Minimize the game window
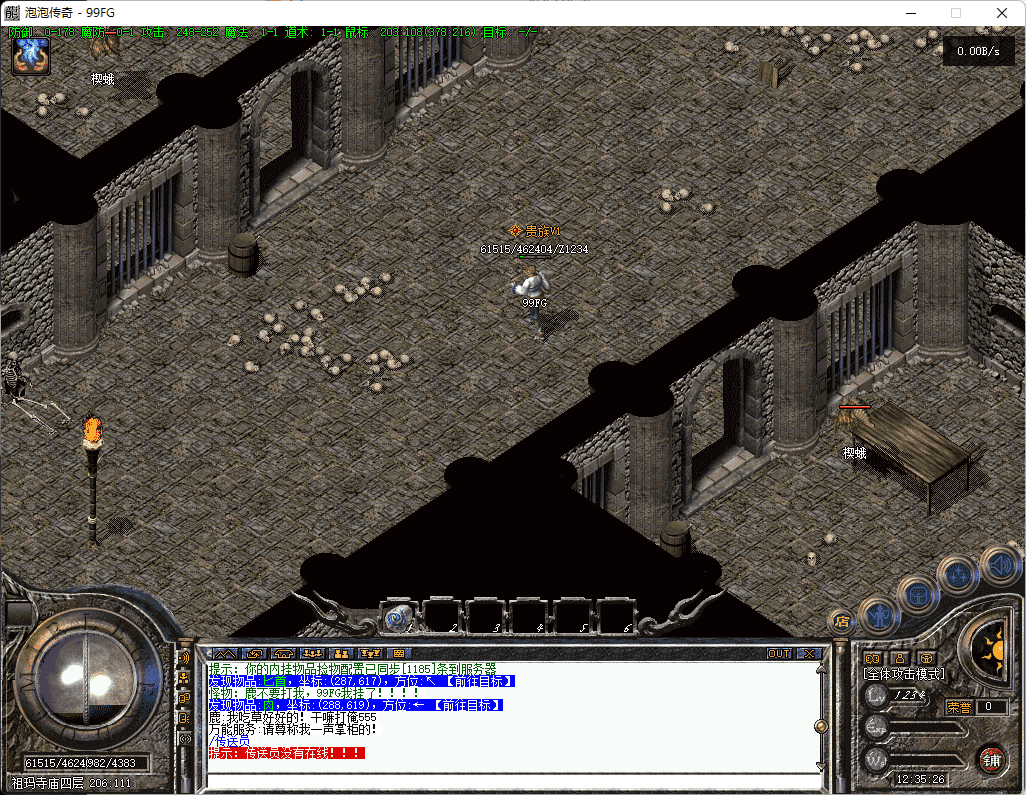Screen dimensions: 1026x795 (910, 13)
